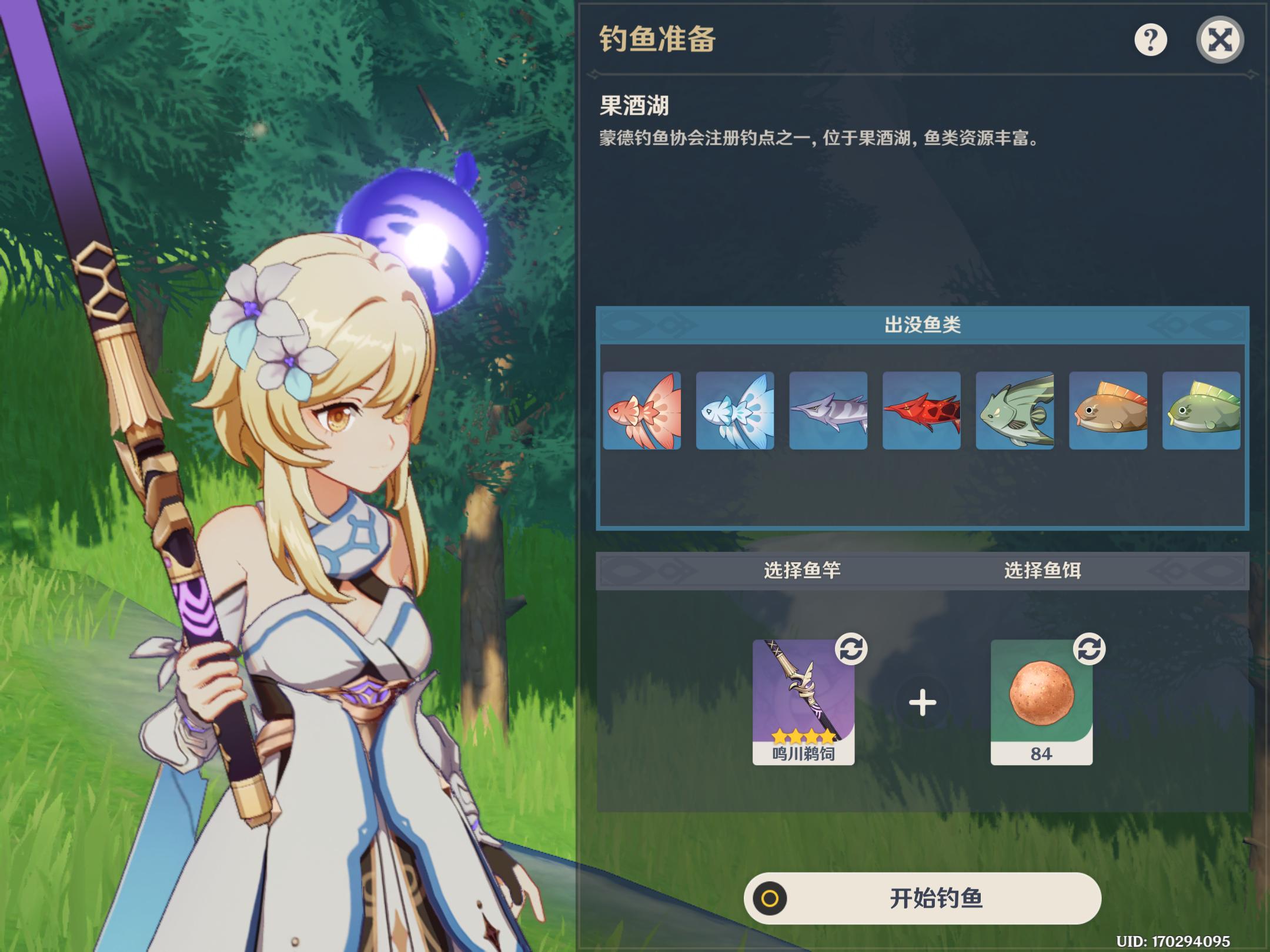Select the green fish with yellow-green fin
Viewport: 1270px width, 952px height.
[1201, 410]
